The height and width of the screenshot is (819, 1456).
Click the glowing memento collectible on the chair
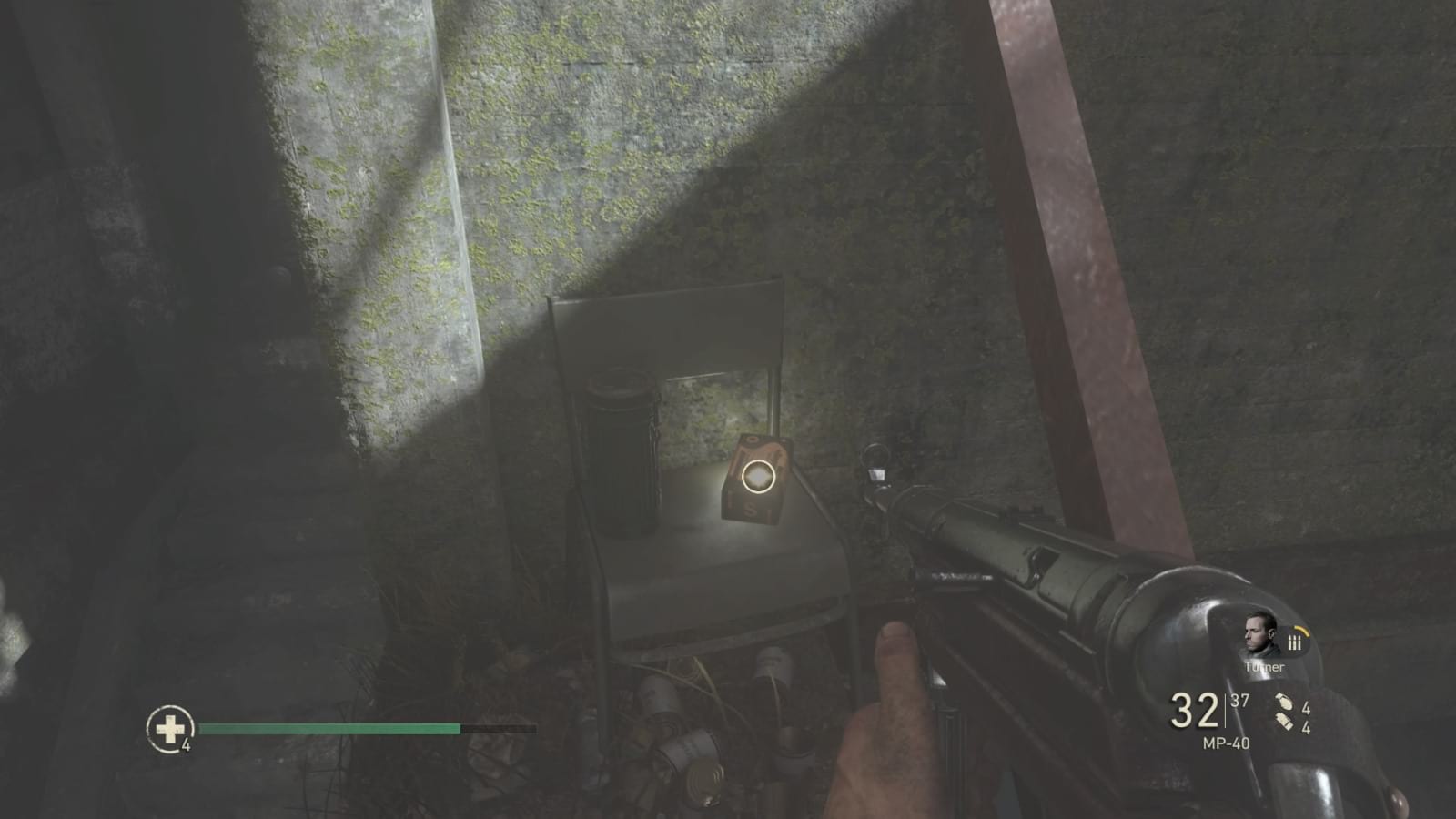[758, 476]
